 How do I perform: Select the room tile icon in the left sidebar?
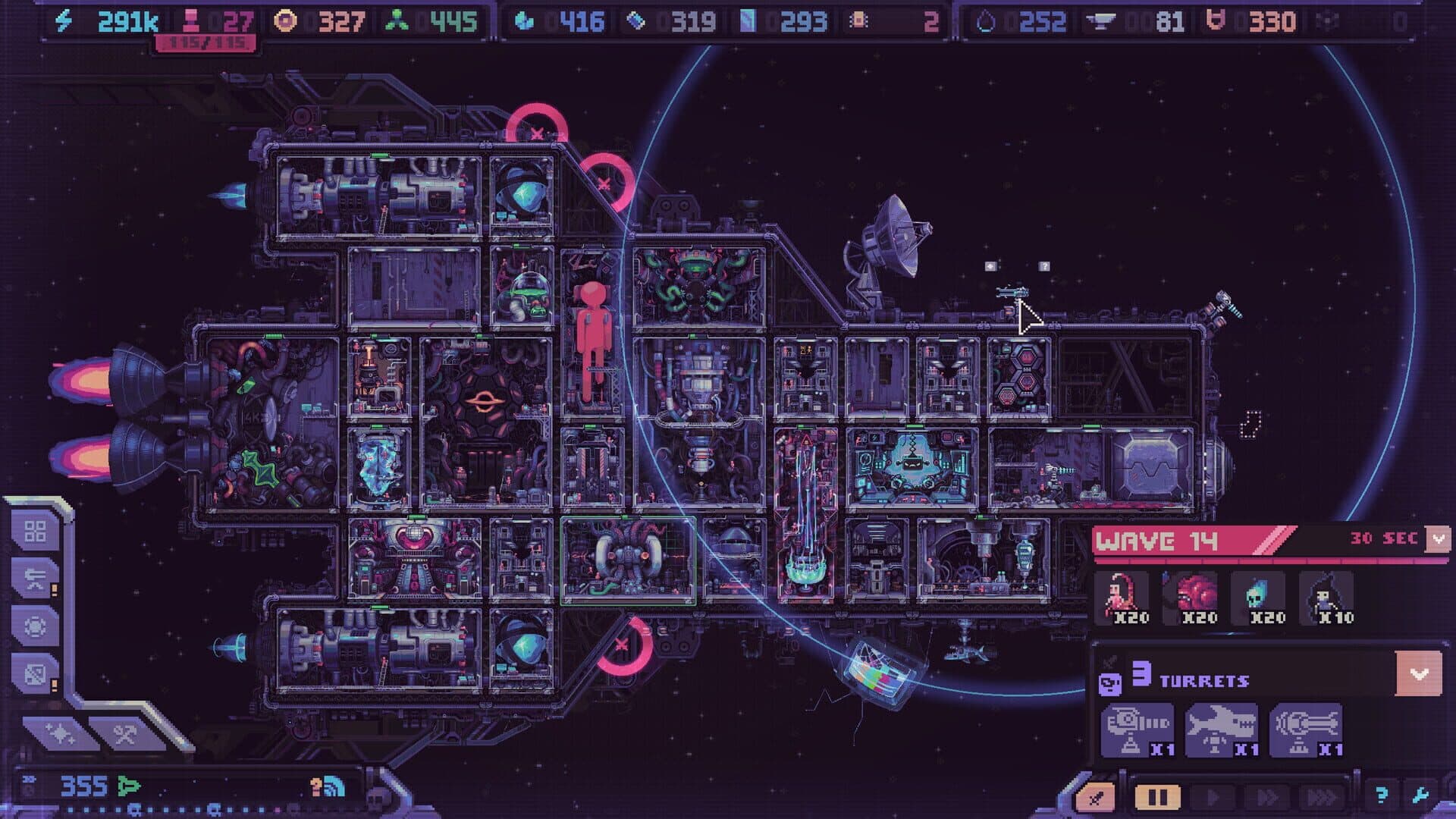click(35, 672)
